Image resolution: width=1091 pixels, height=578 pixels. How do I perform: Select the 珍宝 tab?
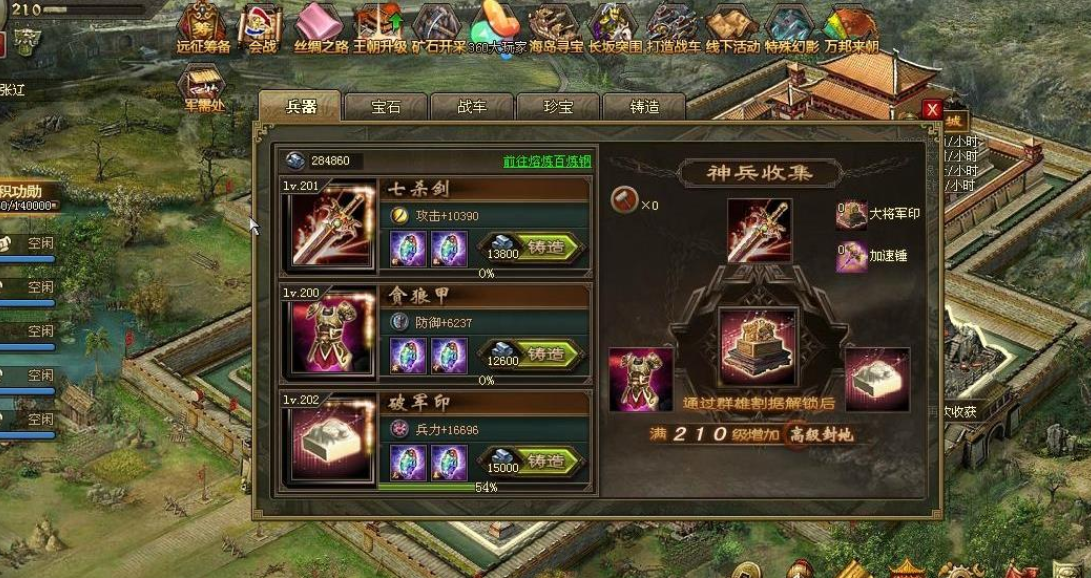tap(557, 107)
